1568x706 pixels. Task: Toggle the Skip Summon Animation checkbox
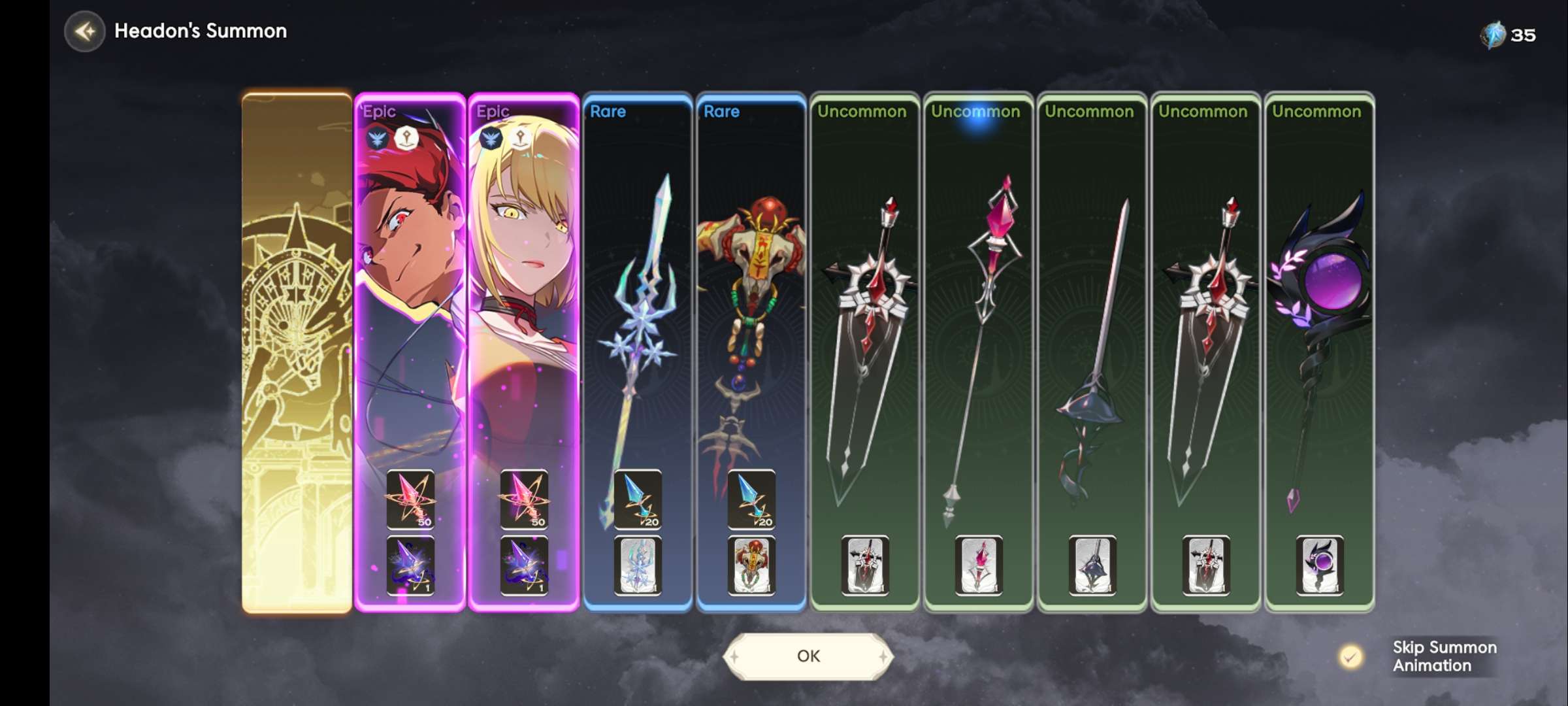click(x=1350, y=656)
